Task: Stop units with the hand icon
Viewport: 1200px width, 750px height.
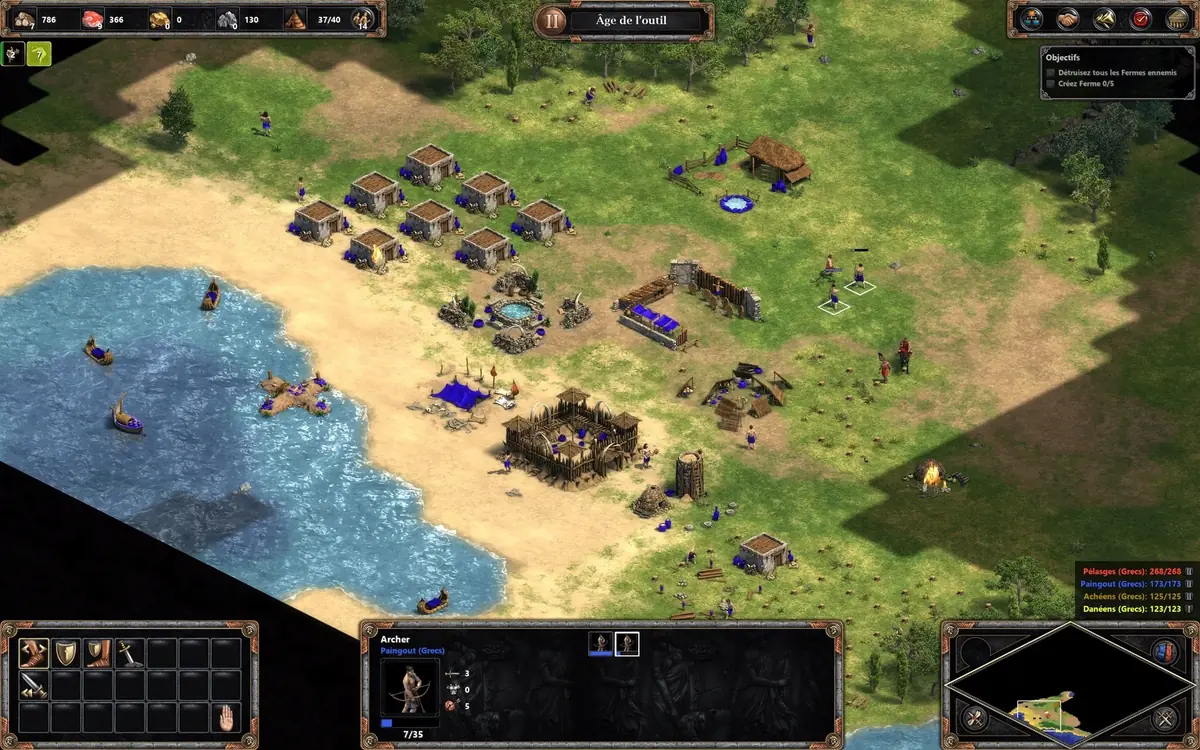Action: coord(226,717)
